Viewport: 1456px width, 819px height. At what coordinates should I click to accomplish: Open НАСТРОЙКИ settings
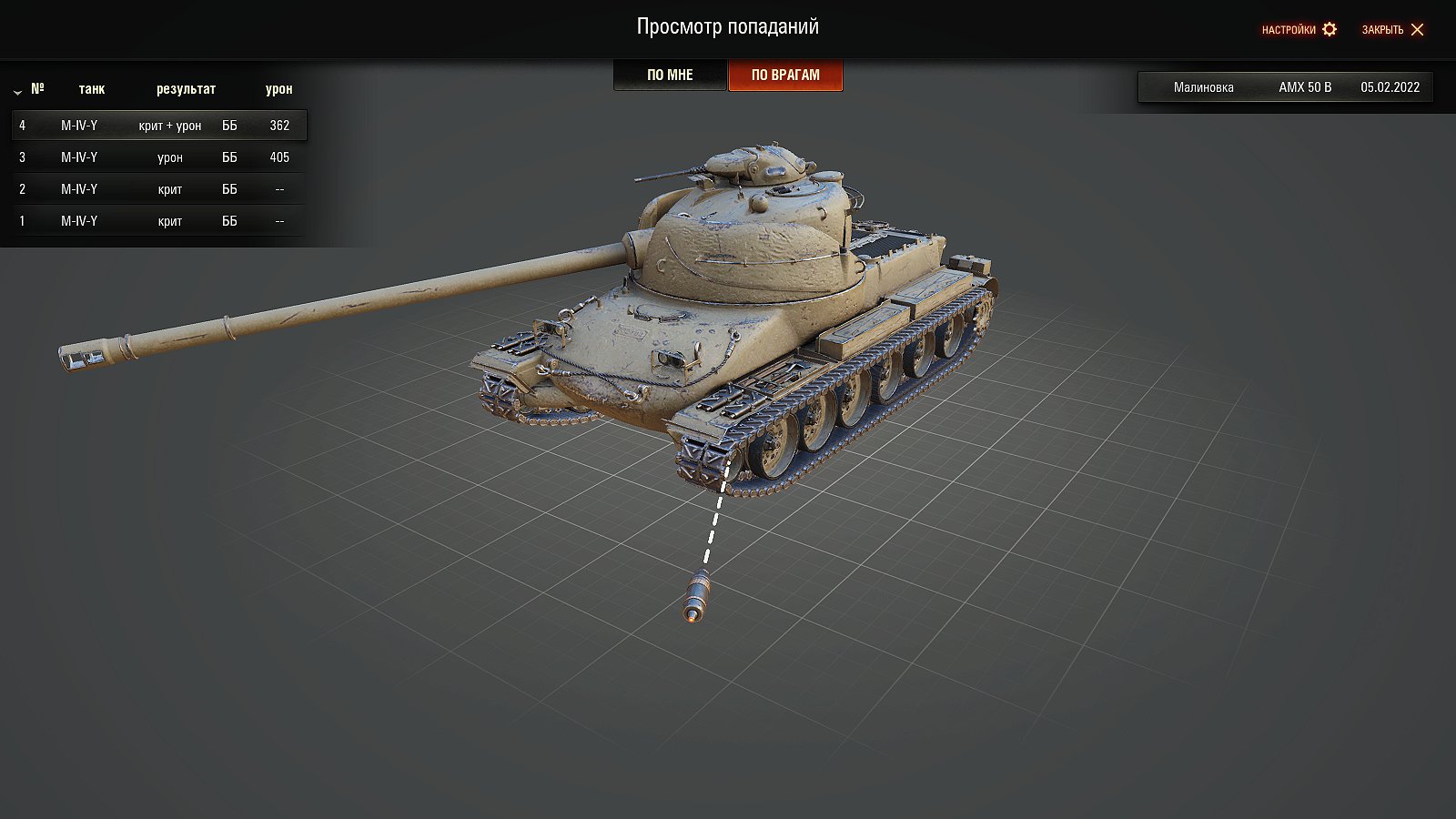coord(1299,30)
